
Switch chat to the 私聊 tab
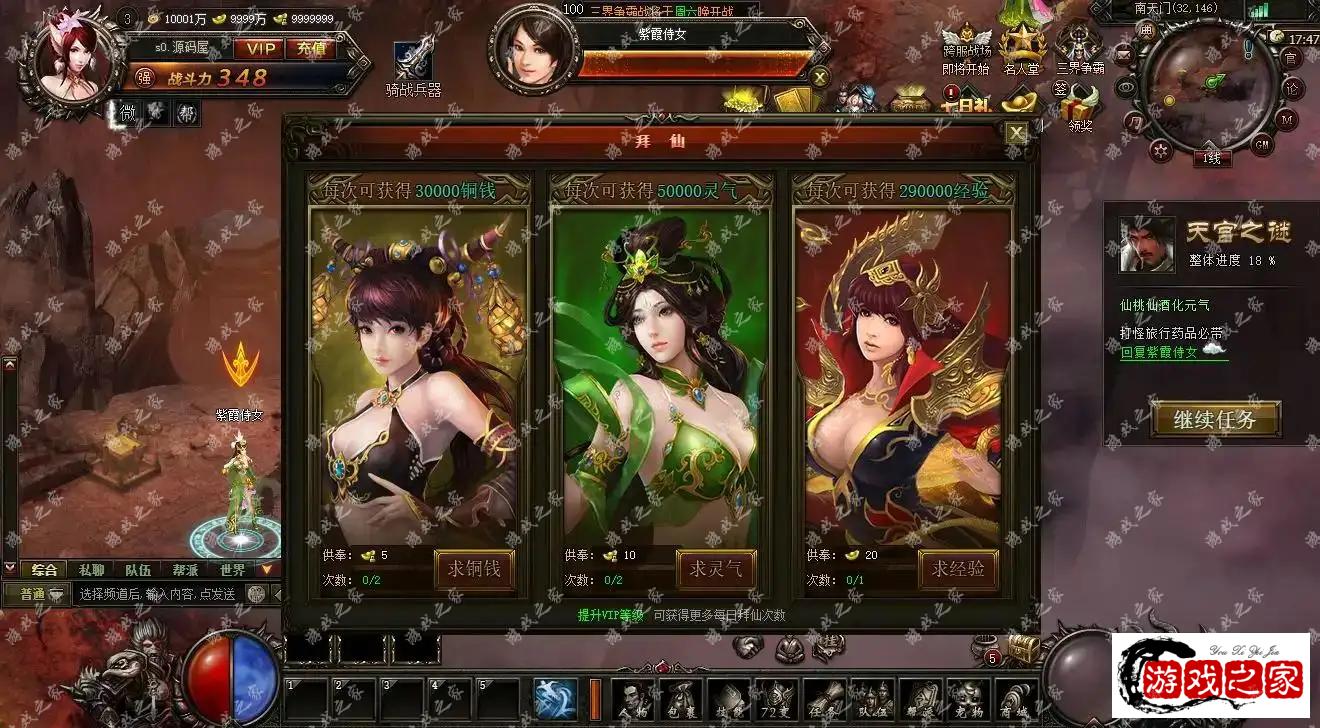91,570
